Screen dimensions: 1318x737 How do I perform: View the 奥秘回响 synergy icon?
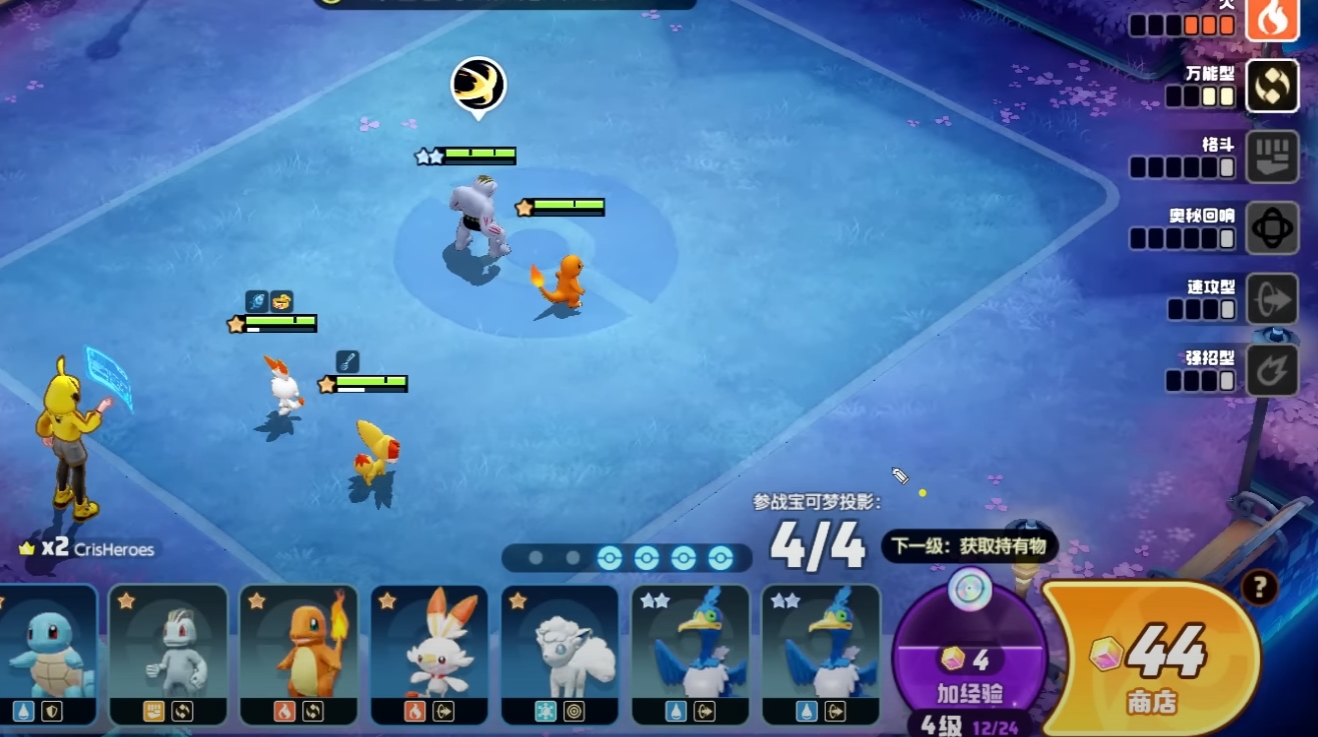tap(1272, 228)
